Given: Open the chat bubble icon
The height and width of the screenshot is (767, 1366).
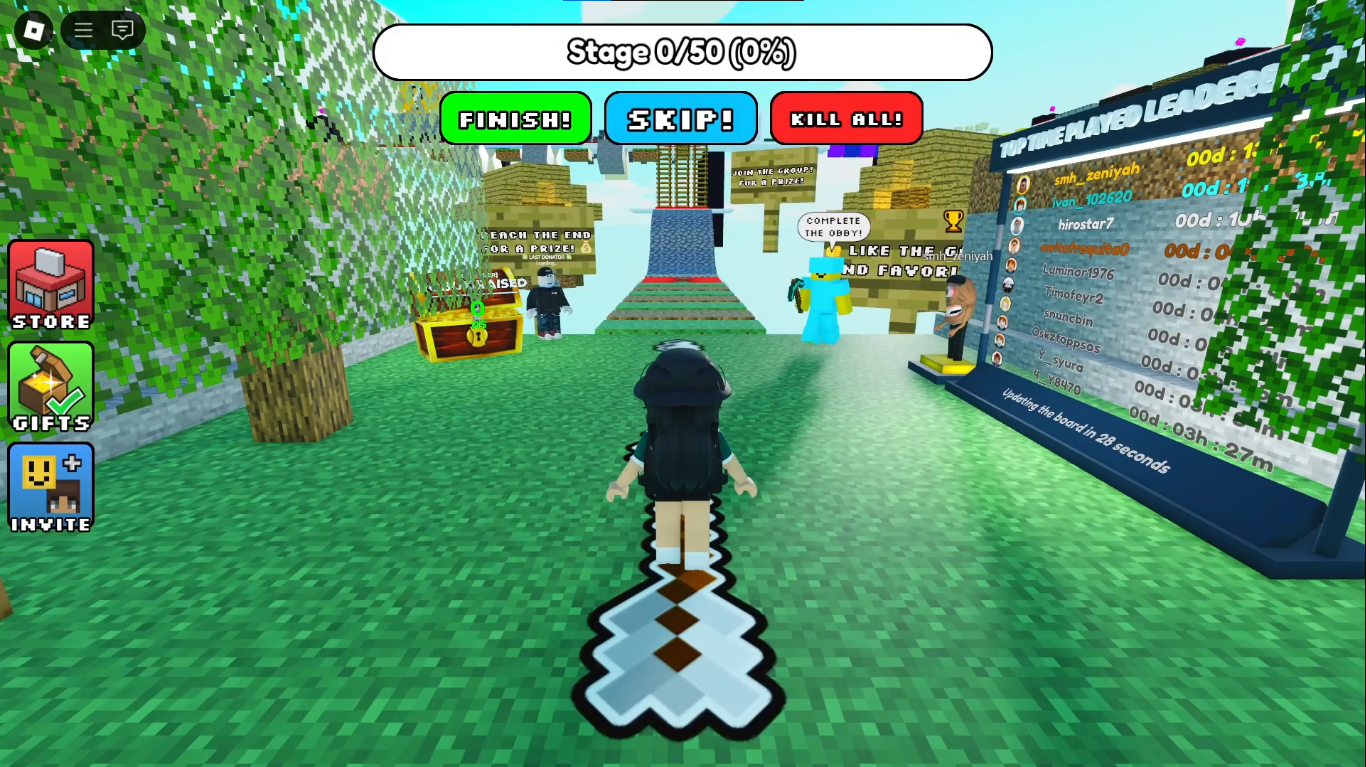Looking at the screenshot, I should pyautogui.click(x=122, y=30).
